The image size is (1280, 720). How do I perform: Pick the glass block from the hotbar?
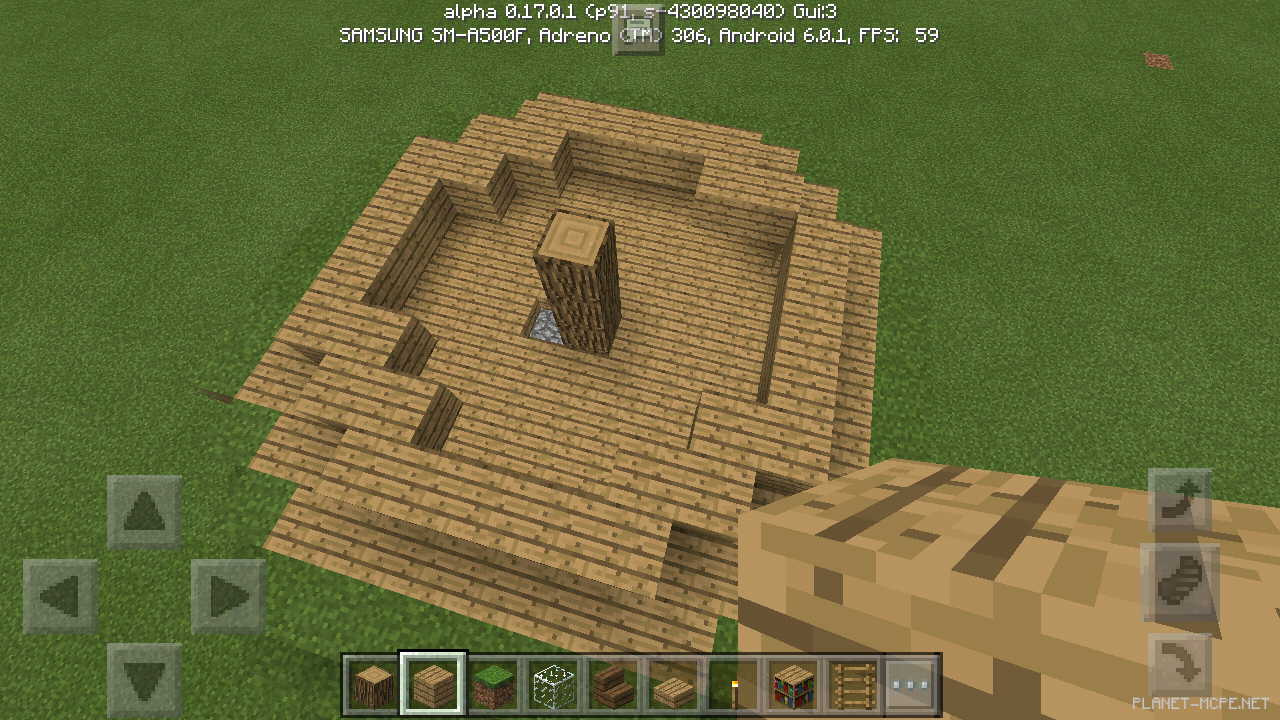pos(551,681)
